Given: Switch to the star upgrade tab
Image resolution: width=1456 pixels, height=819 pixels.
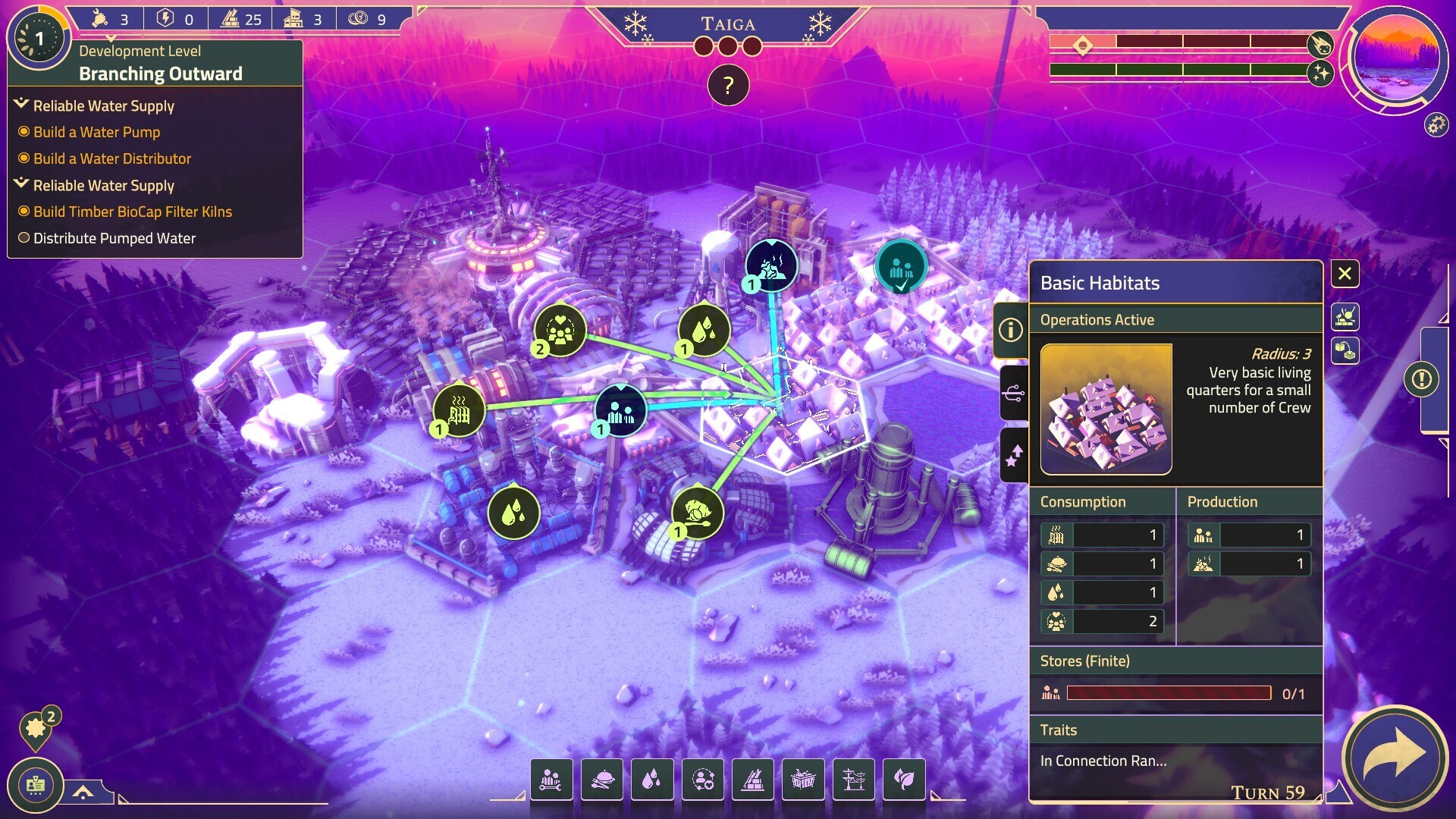Looking at the screenshot, I should pyautogui.click(x=1013, y=455).
